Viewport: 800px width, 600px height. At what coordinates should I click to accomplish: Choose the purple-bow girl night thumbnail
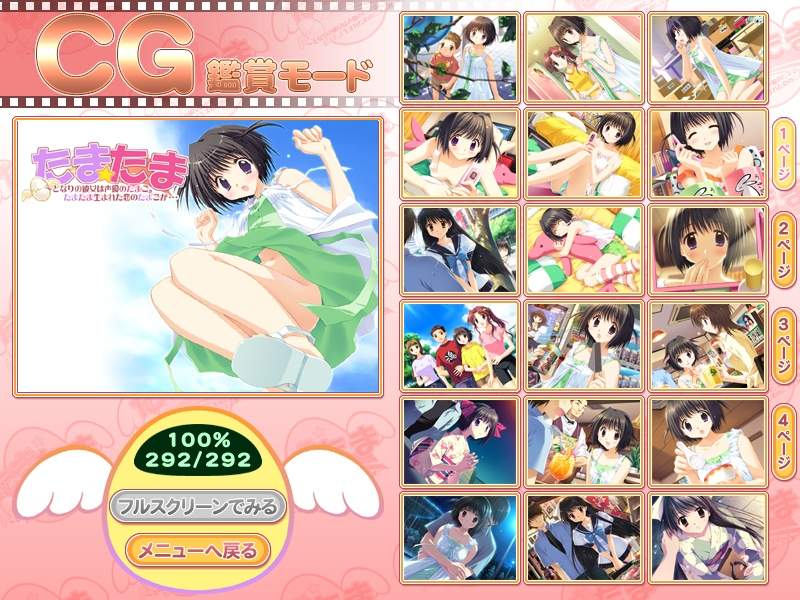(460, 441)
